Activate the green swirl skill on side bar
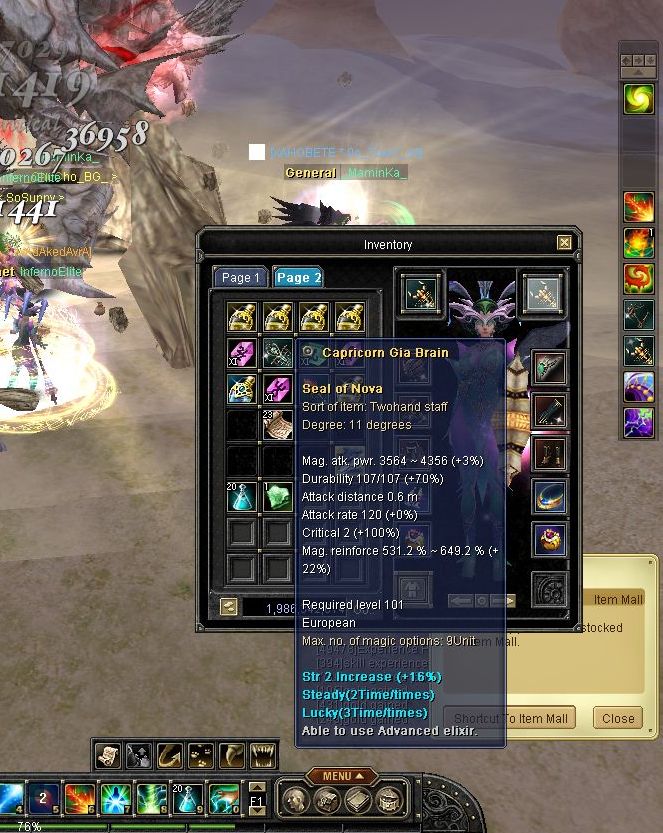 coord(638,98)
